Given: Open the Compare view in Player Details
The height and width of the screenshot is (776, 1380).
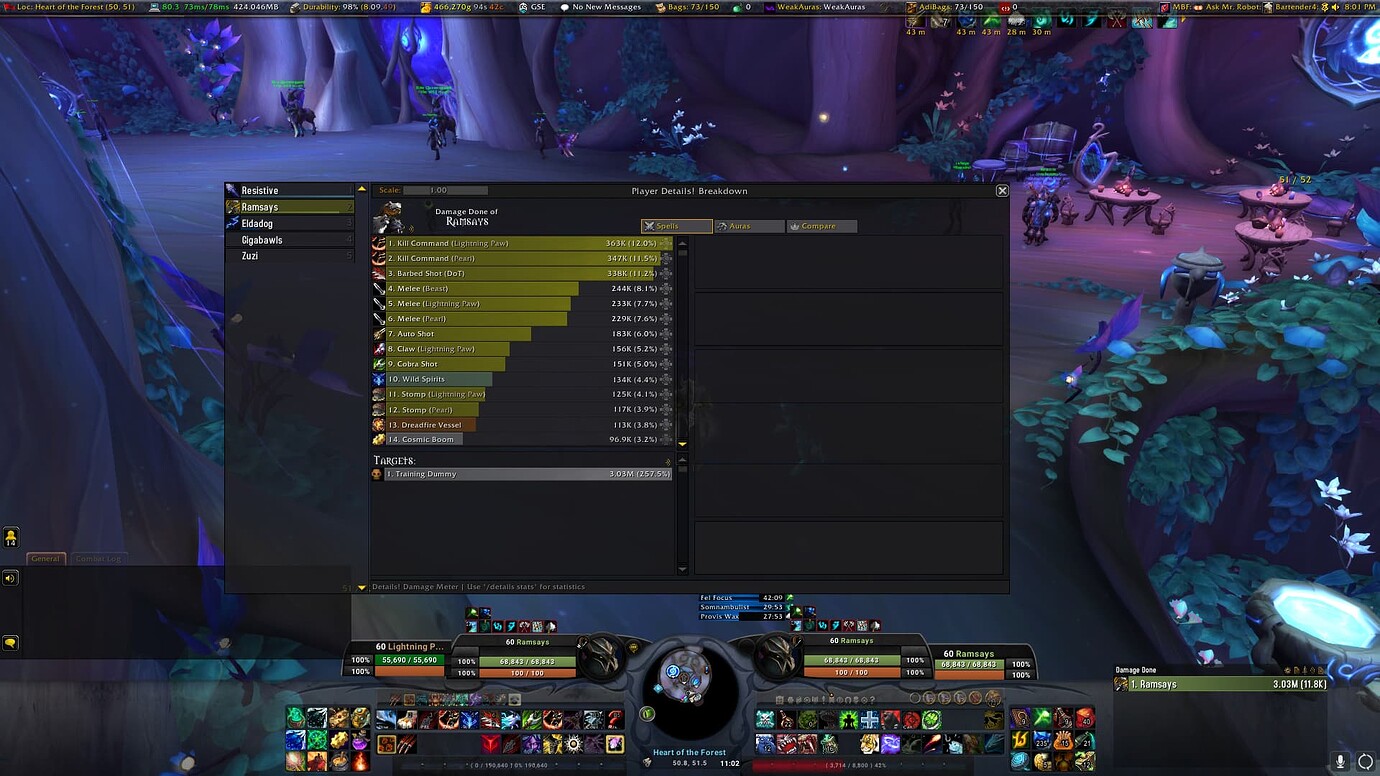Looking at the screenshot, I should click(x=821, y=226).
